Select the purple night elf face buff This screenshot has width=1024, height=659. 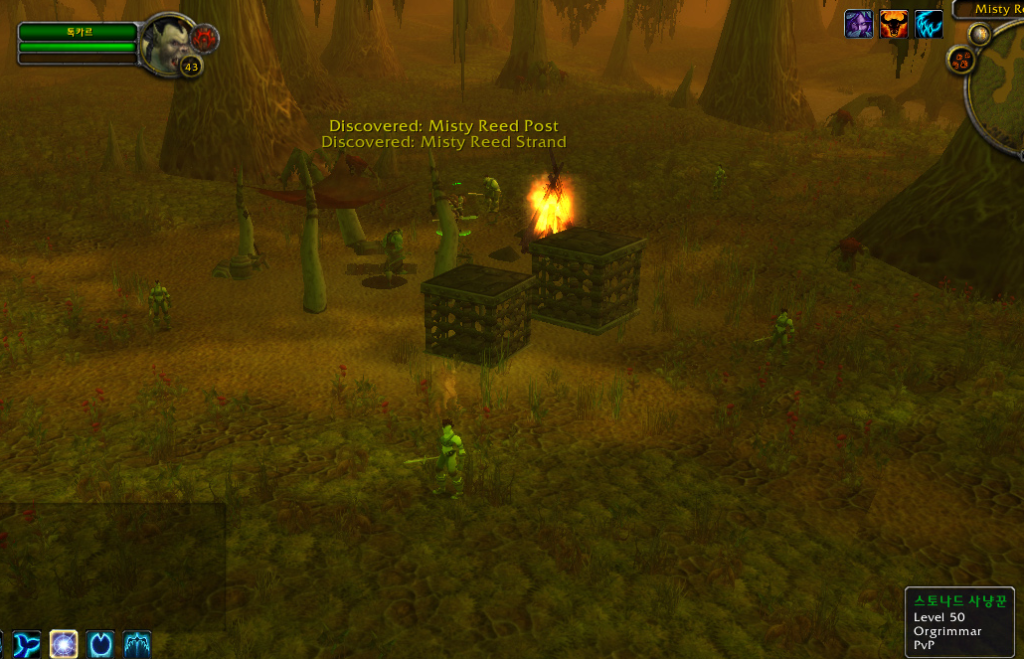tap(859, 24)
